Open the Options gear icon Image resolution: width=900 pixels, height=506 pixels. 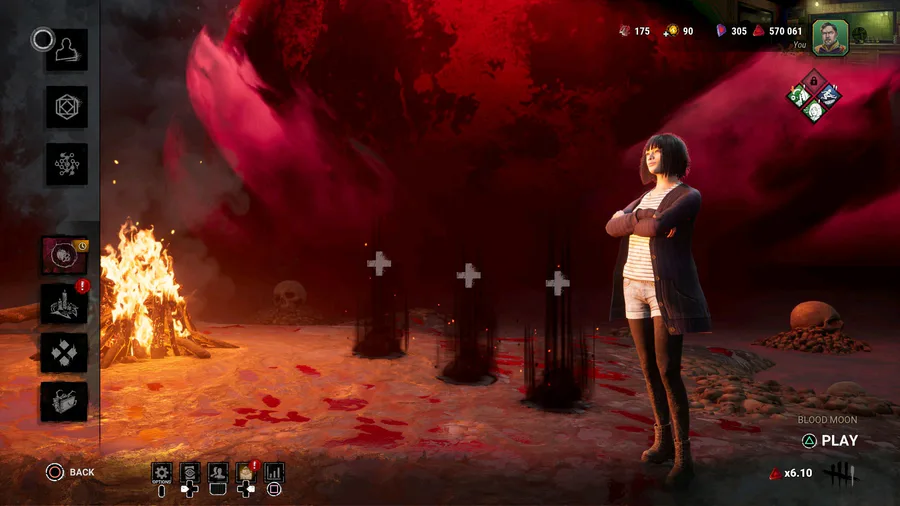pos(162,472)
